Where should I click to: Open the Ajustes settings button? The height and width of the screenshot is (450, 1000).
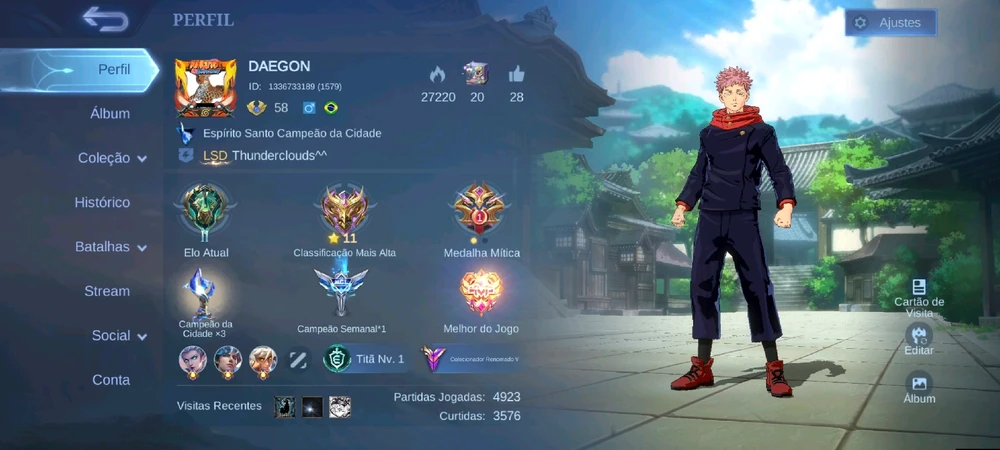(x=890, y=23)
